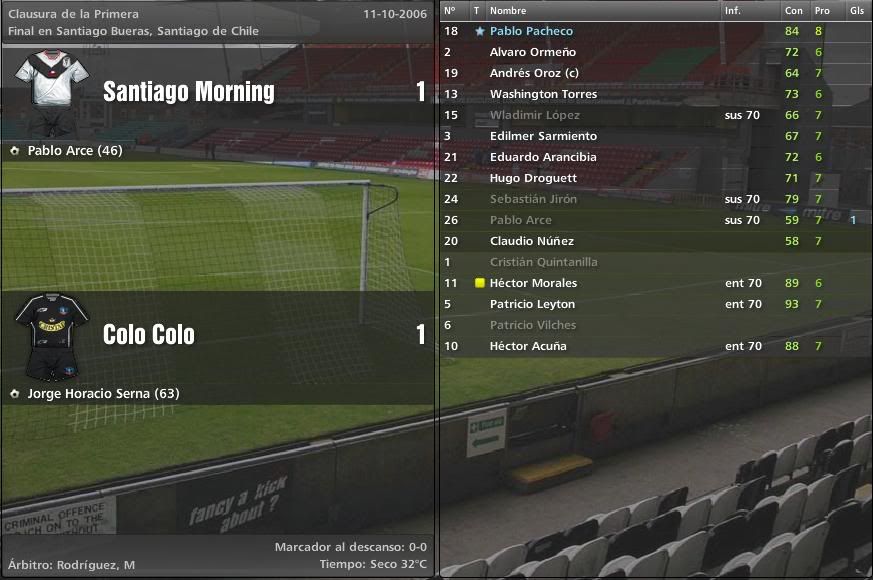Click Héctor Acuña in the lineup
Viewport: 873px width, 580px height.
coord(528,346)
